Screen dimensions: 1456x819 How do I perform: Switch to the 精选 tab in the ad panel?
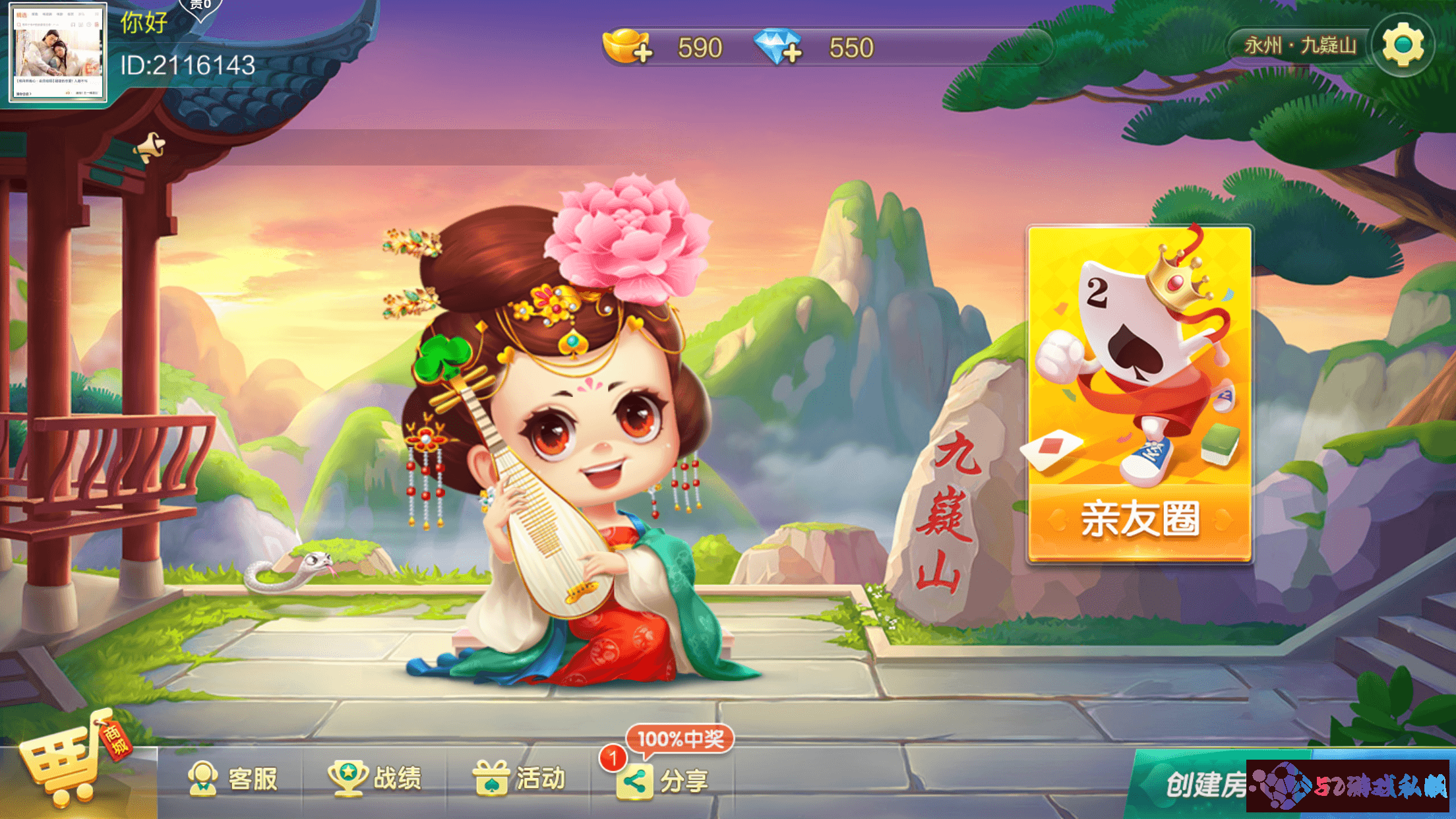tap(22, 13)
